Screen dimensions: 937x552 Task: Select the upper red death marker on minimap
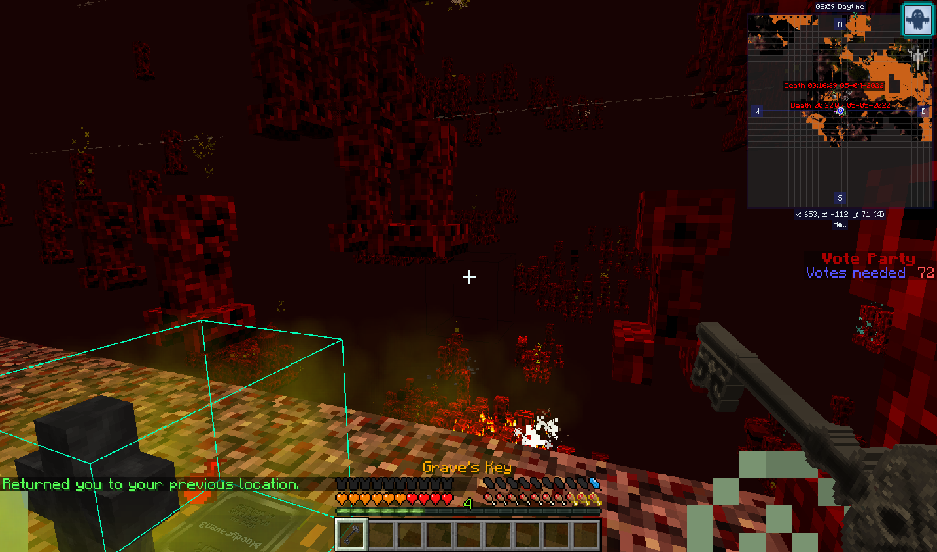833,86
